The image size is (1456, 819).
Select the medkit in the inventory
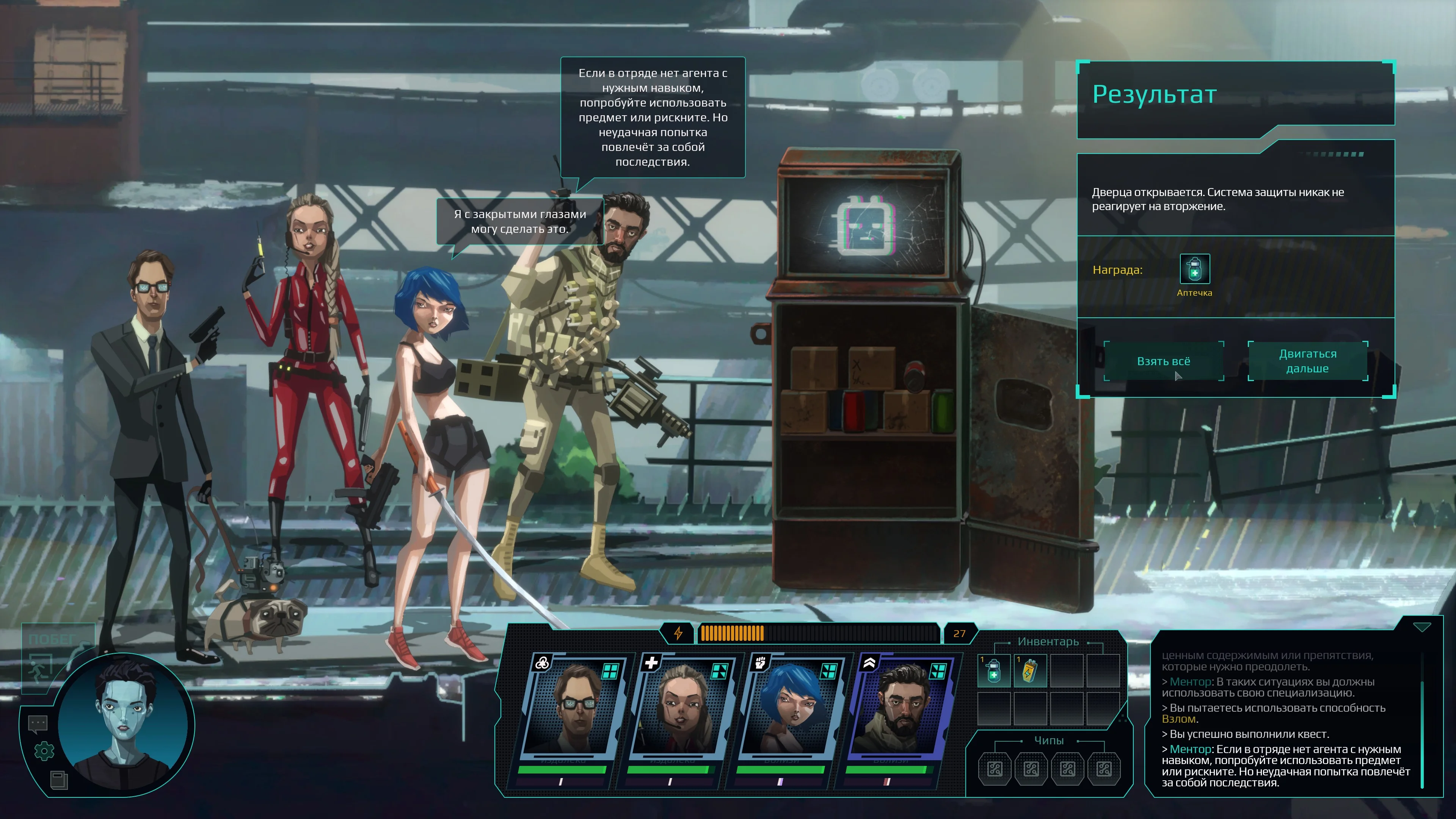click(x=994, y=670)
